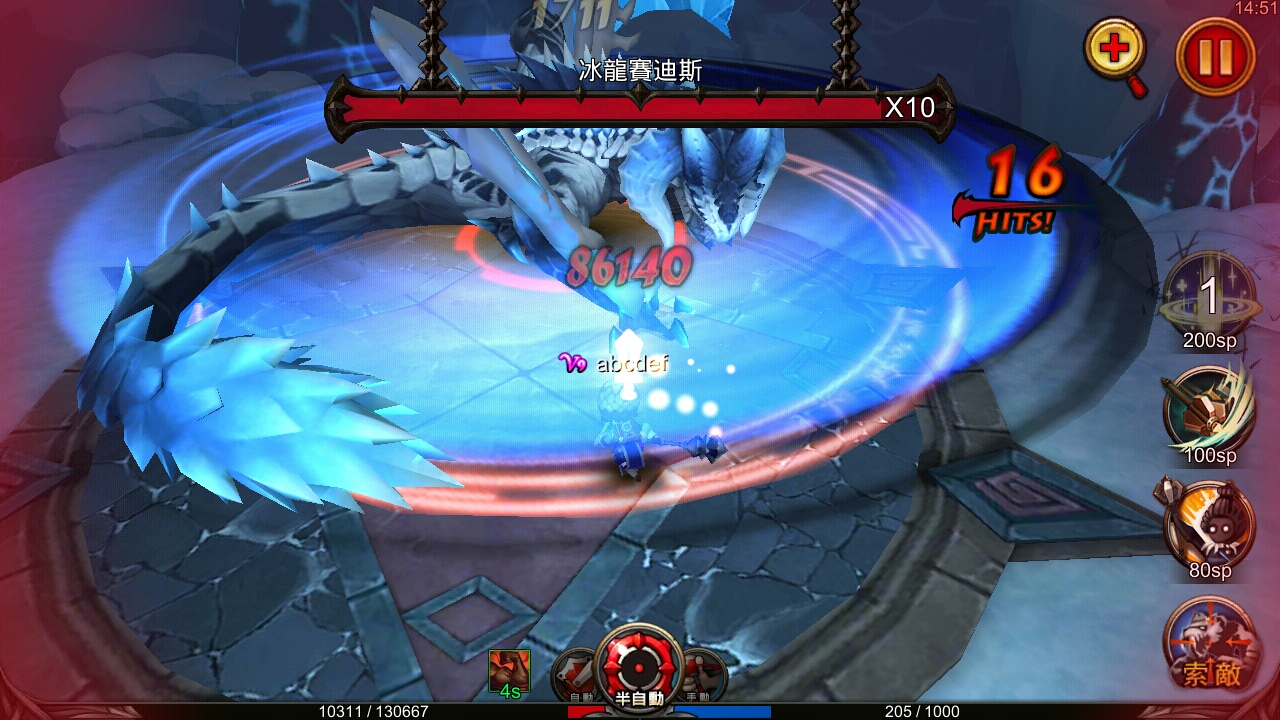Select the central attack button
The image size is (1280, 720).
(637, 668)
